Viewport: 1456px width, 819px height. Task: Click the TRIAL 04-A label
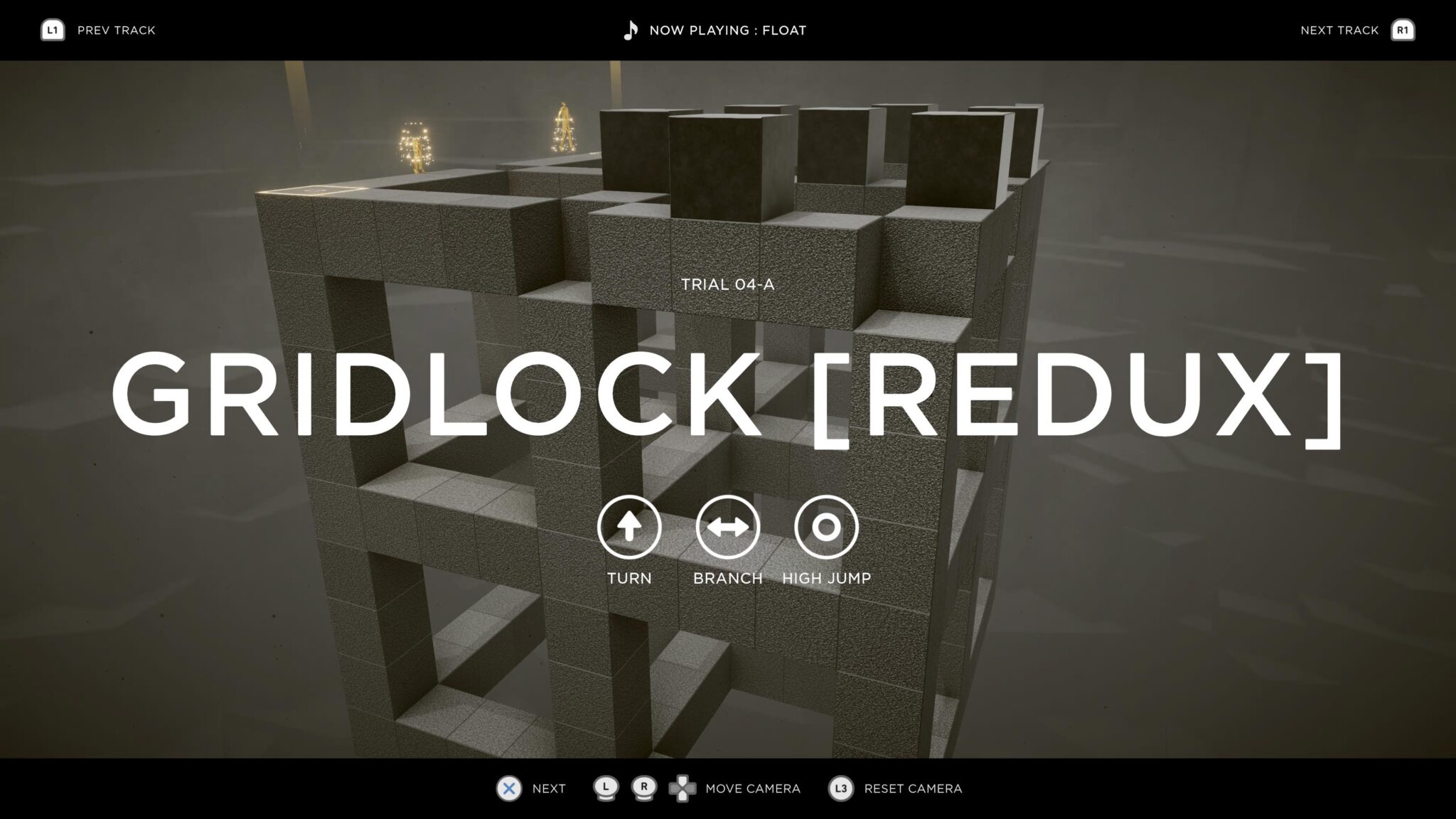[x=728, y=284]
